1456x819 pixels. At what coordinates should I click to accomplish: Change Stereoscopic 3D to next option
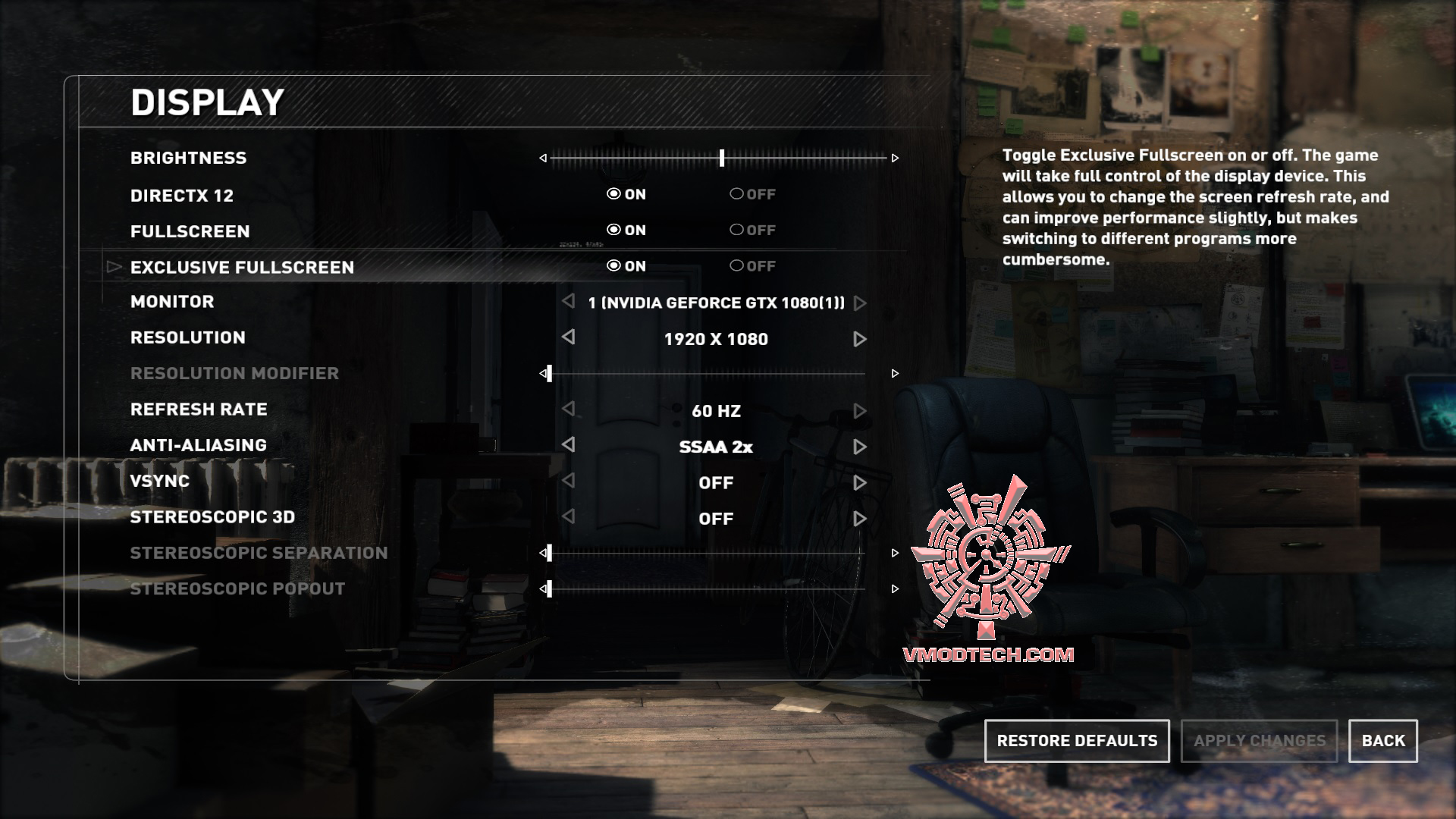[859, 519]
